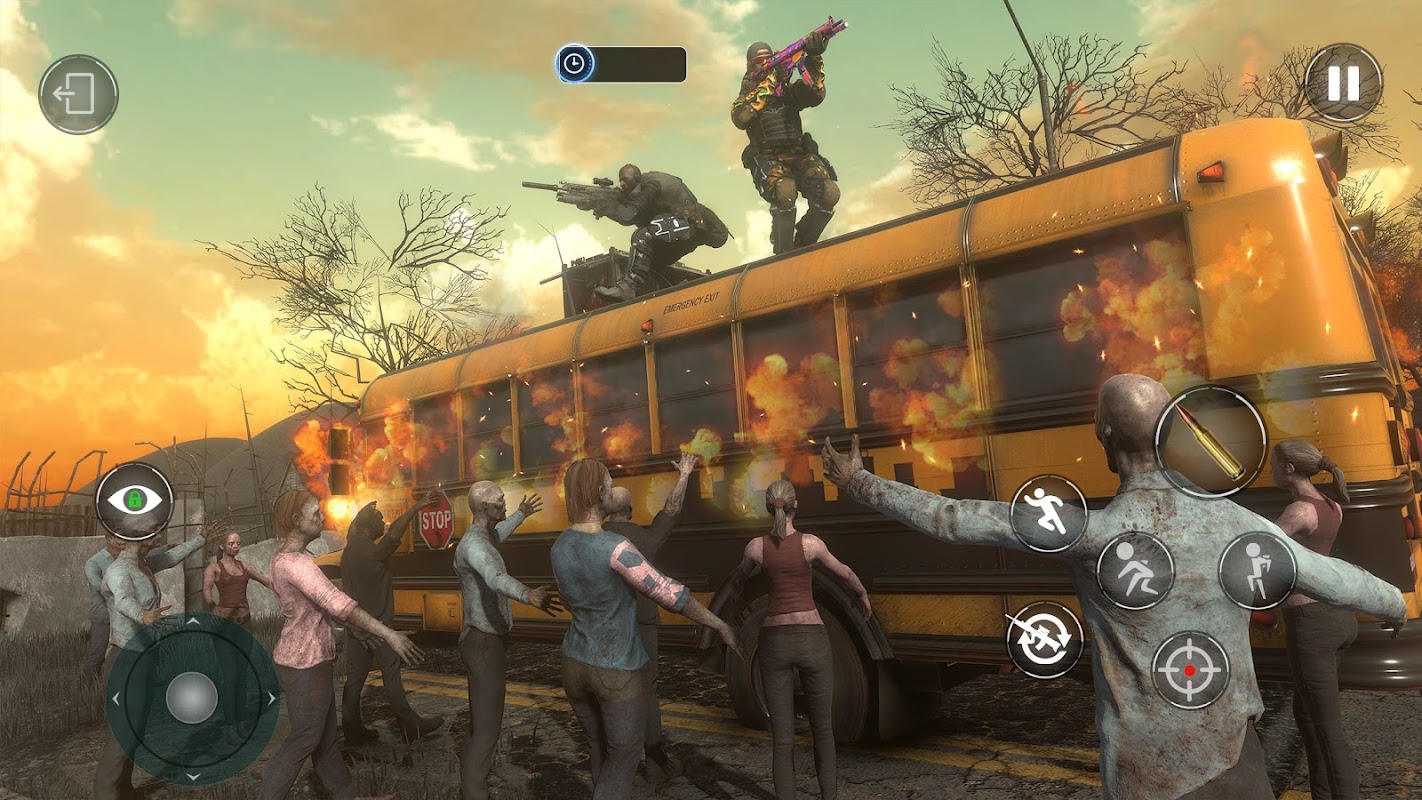
Task: Tap the exit door button
Action: click(x=78, y=95)
